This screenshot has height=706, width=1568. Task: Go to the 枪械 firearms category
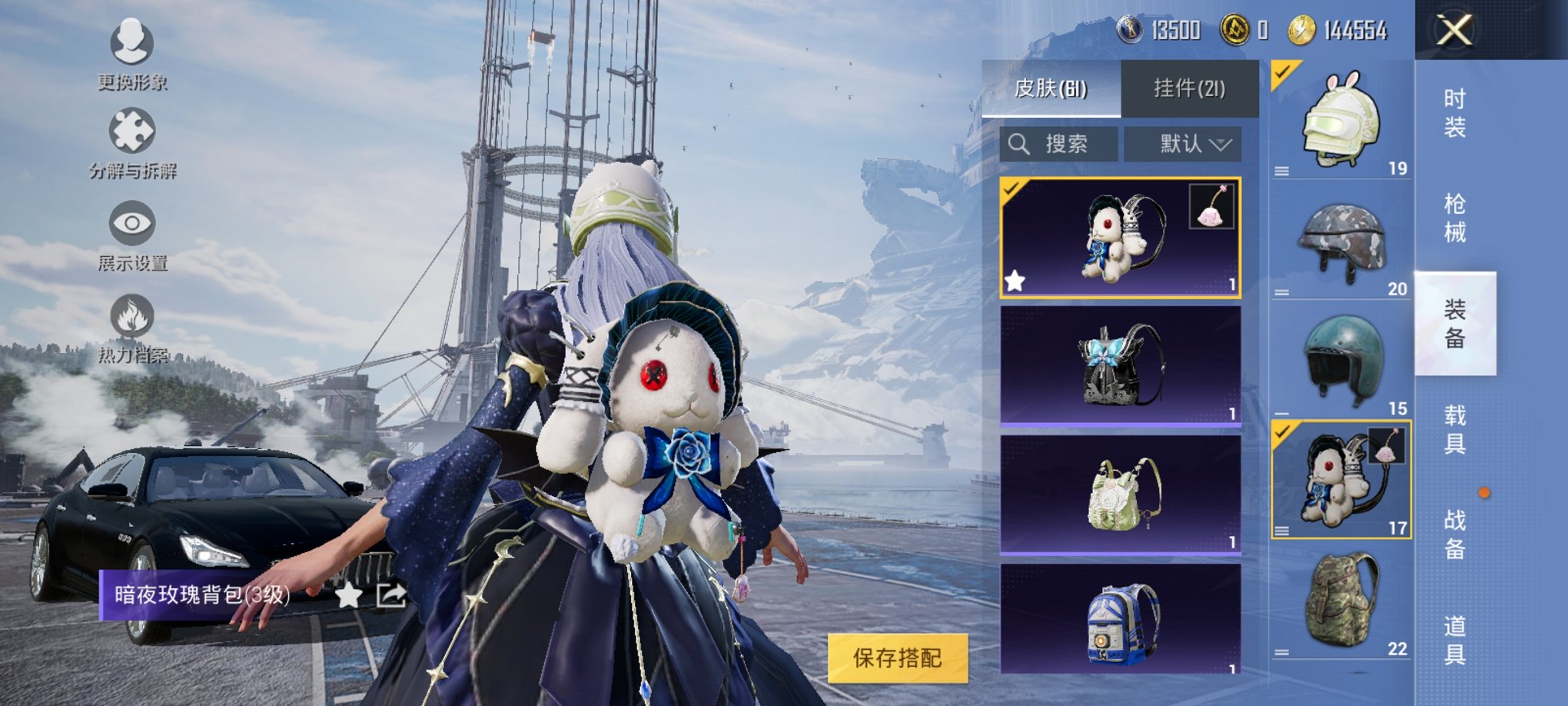click(x=1454, y=218)
